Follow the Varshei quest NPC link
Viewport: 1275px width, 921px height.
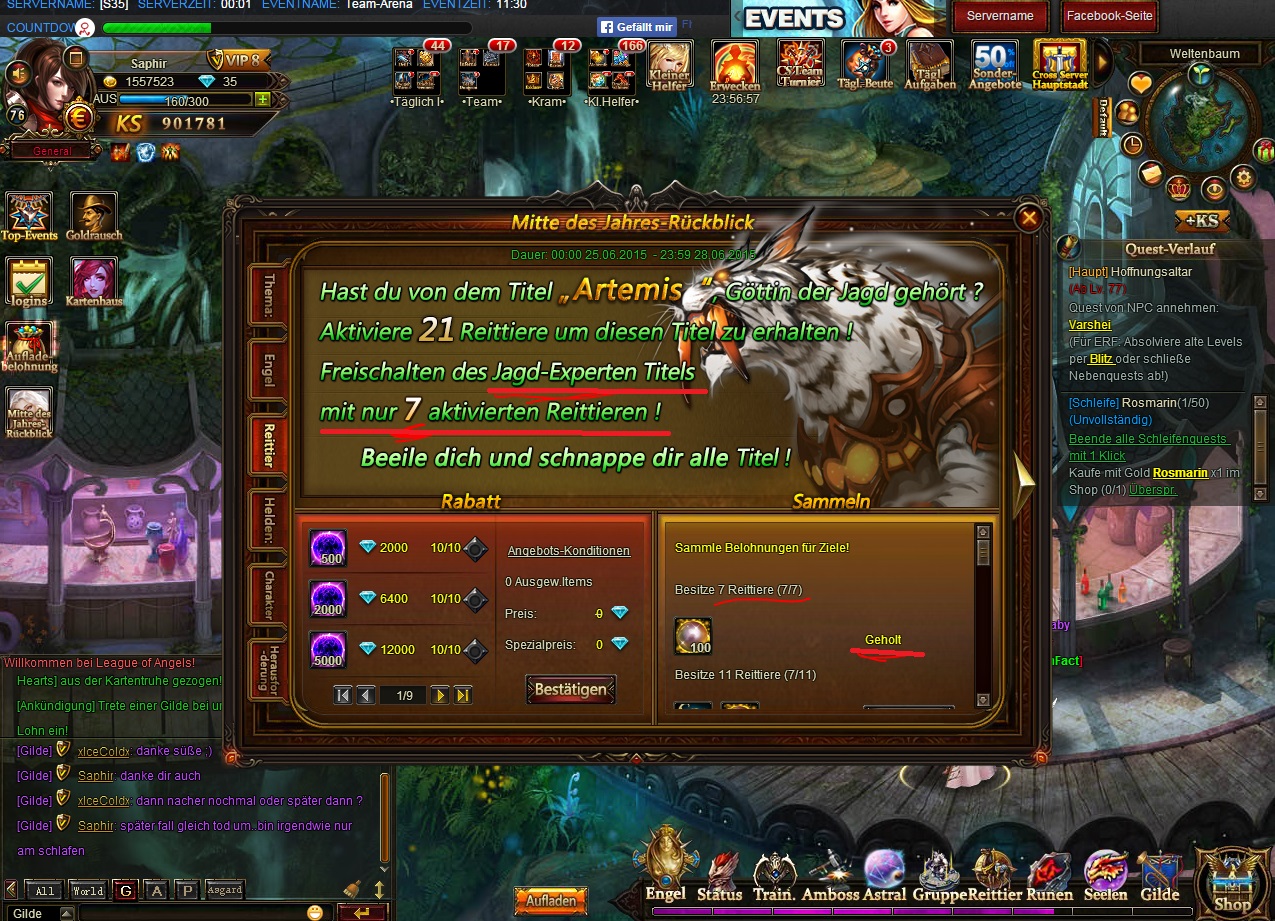[1089, 325]
